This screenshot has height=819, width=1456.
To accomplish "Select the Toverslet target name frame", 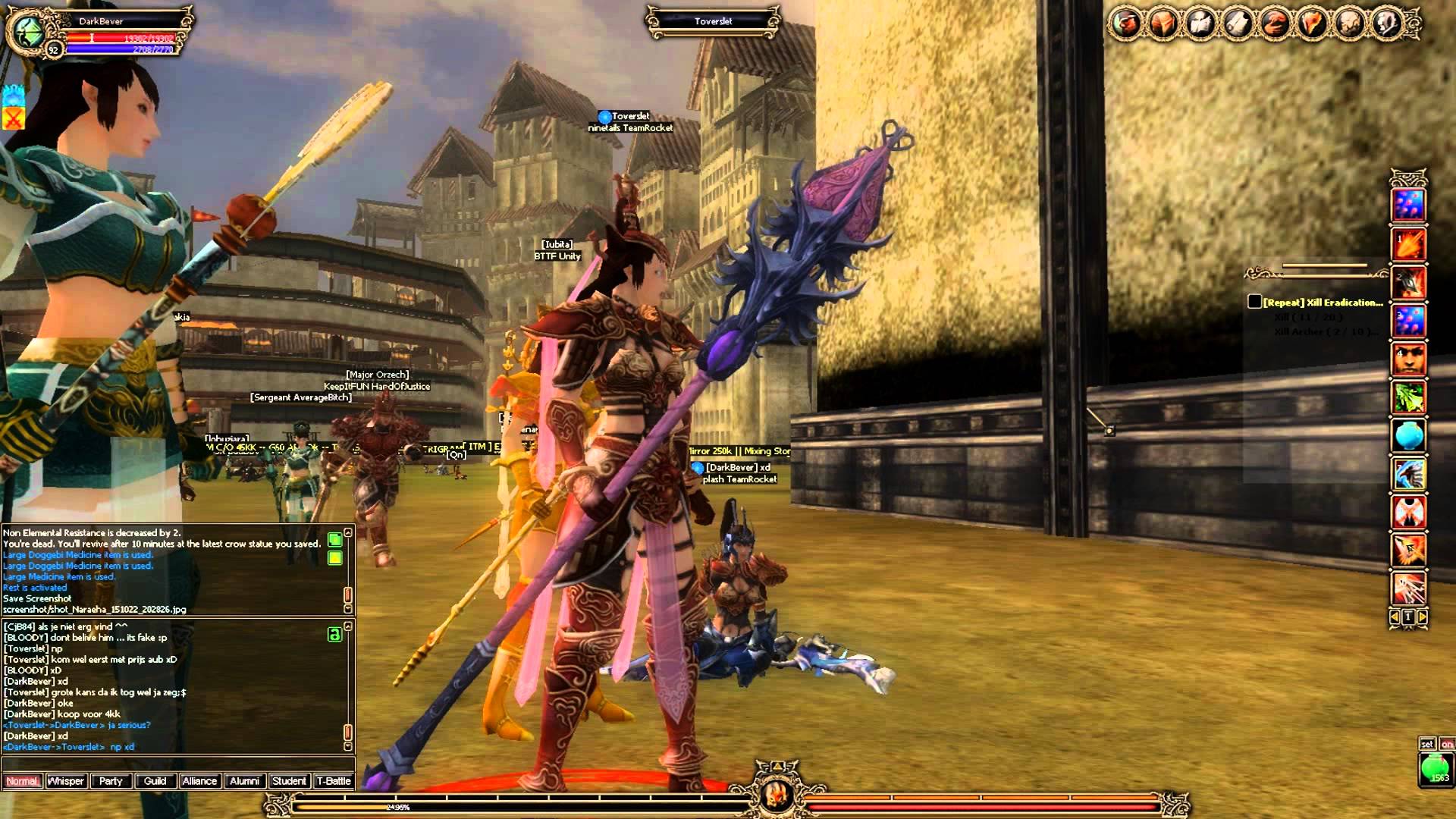I will tap(713, 21).
